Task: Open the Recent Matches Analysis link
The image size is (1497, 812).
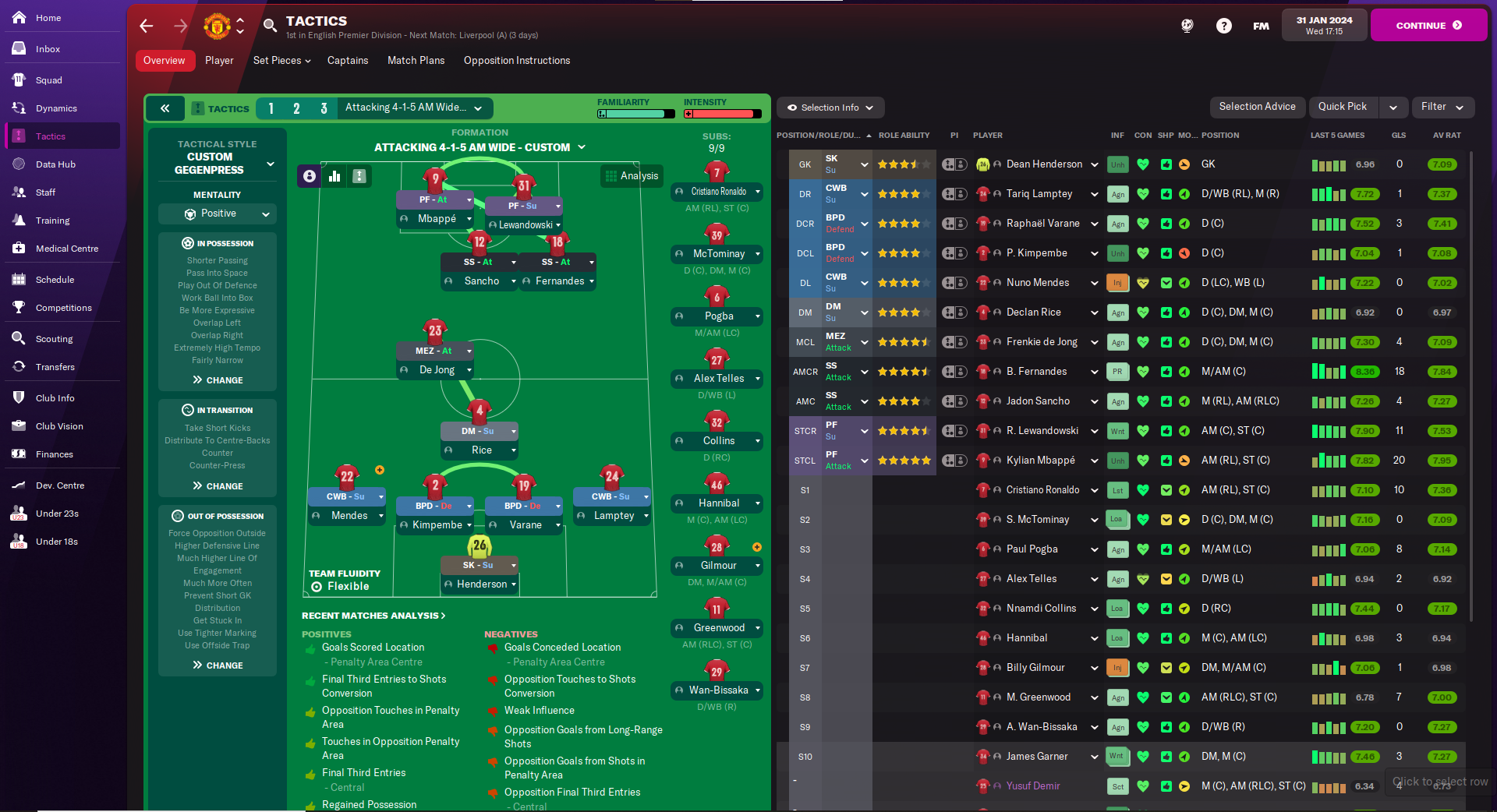Action: coord(373,616)
